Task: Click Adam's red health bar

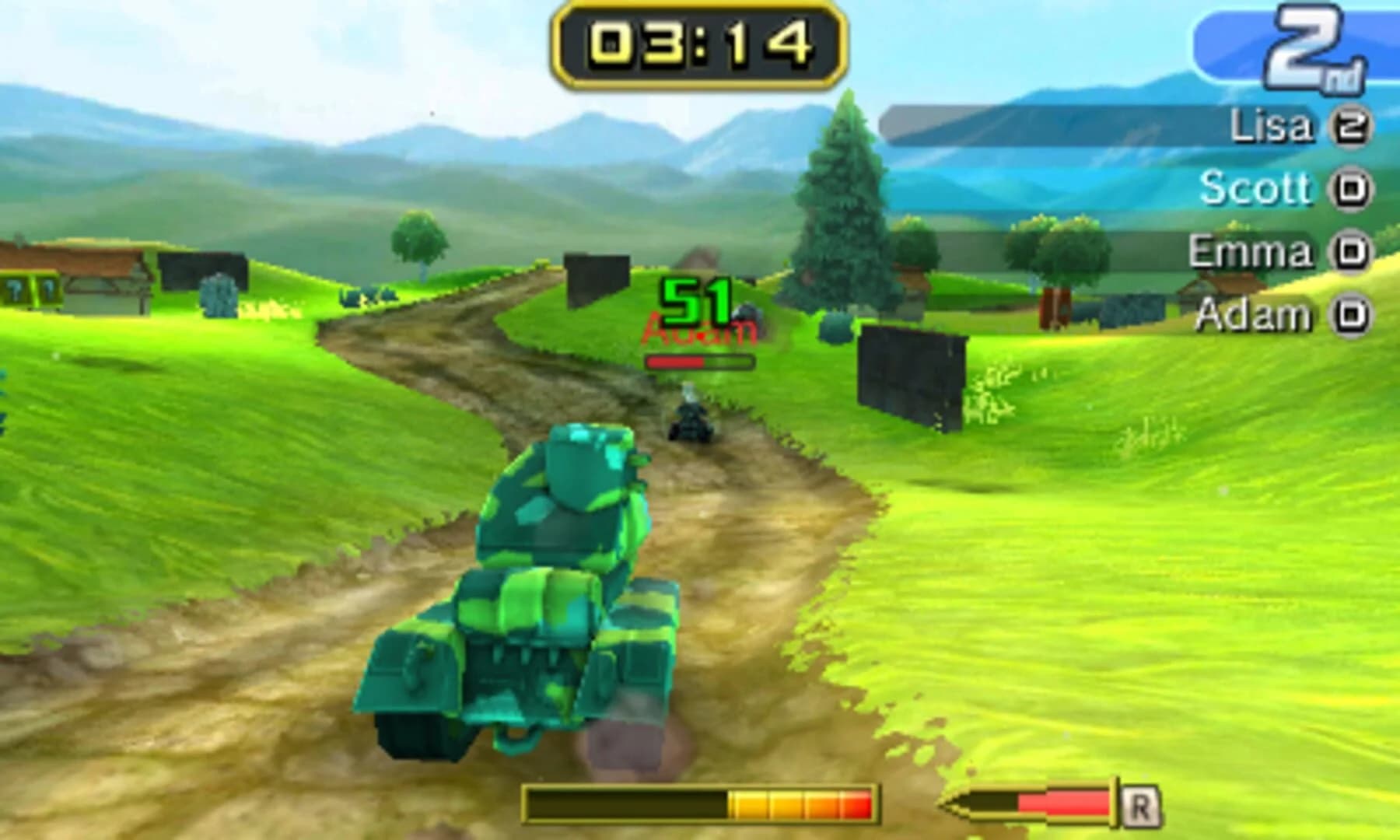Action: 698,362
